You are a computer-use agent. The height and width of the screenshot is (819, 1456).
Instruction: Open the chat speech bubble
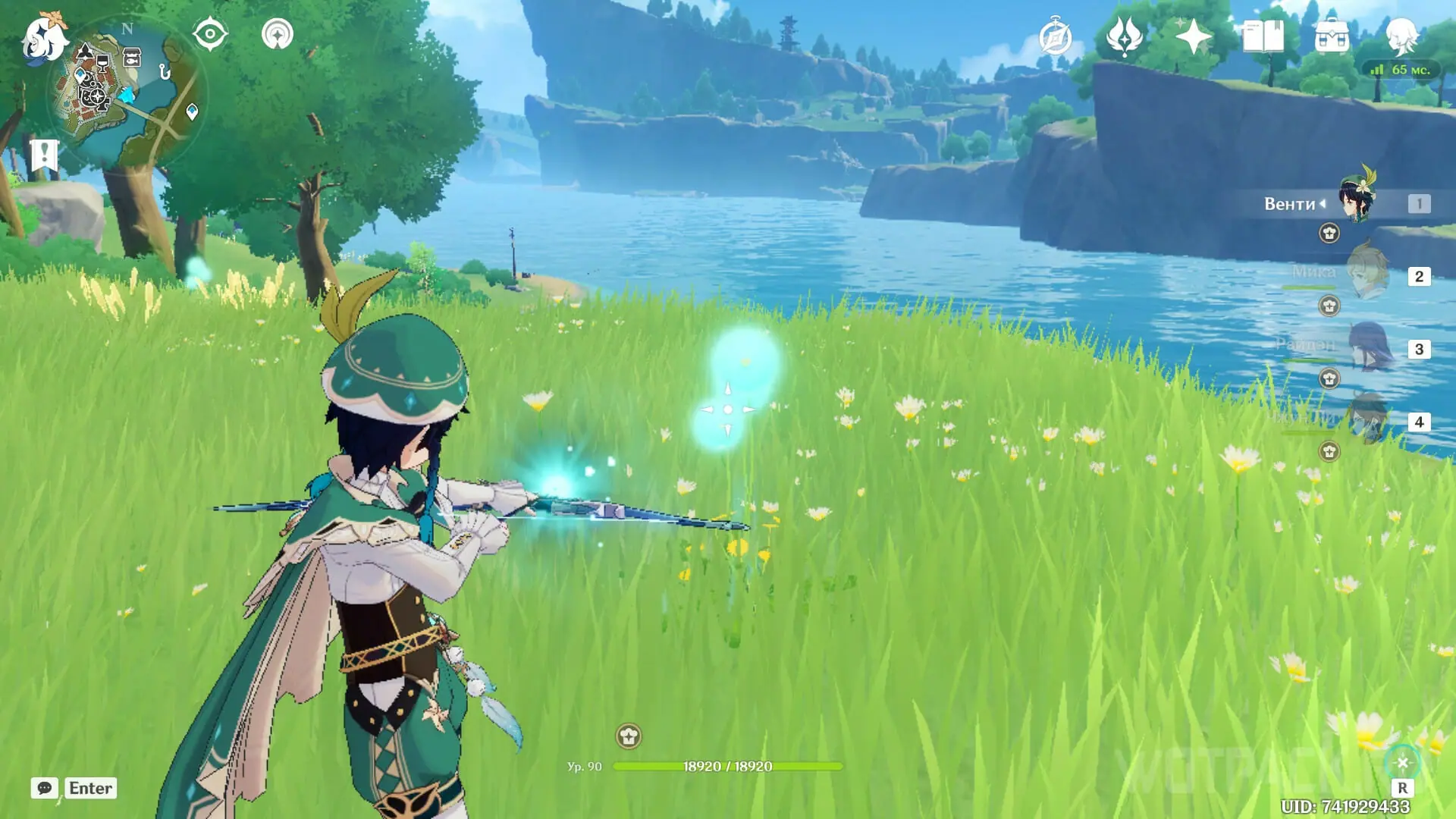(45, 788)
